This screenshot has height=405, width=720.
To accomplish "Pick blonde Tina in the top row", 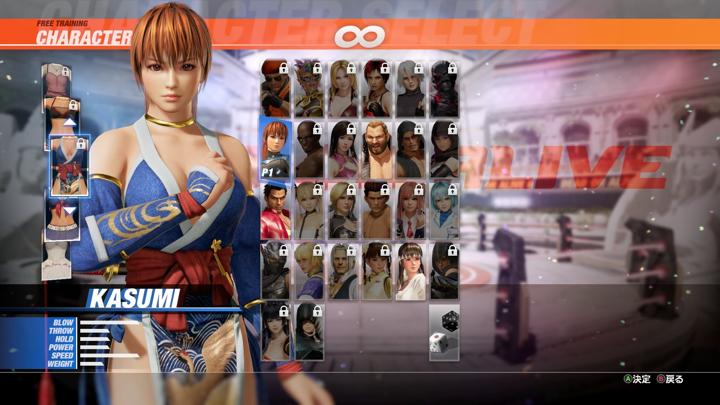I will (x=343, y=88).
